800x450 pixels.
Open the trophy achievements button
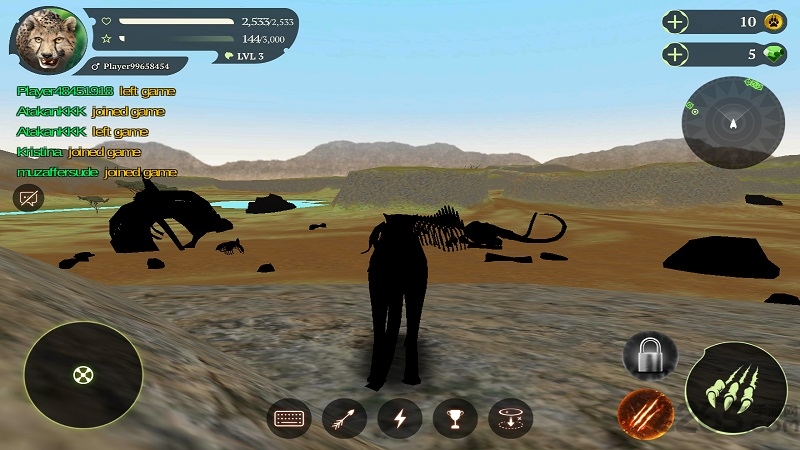click(455, 418)
